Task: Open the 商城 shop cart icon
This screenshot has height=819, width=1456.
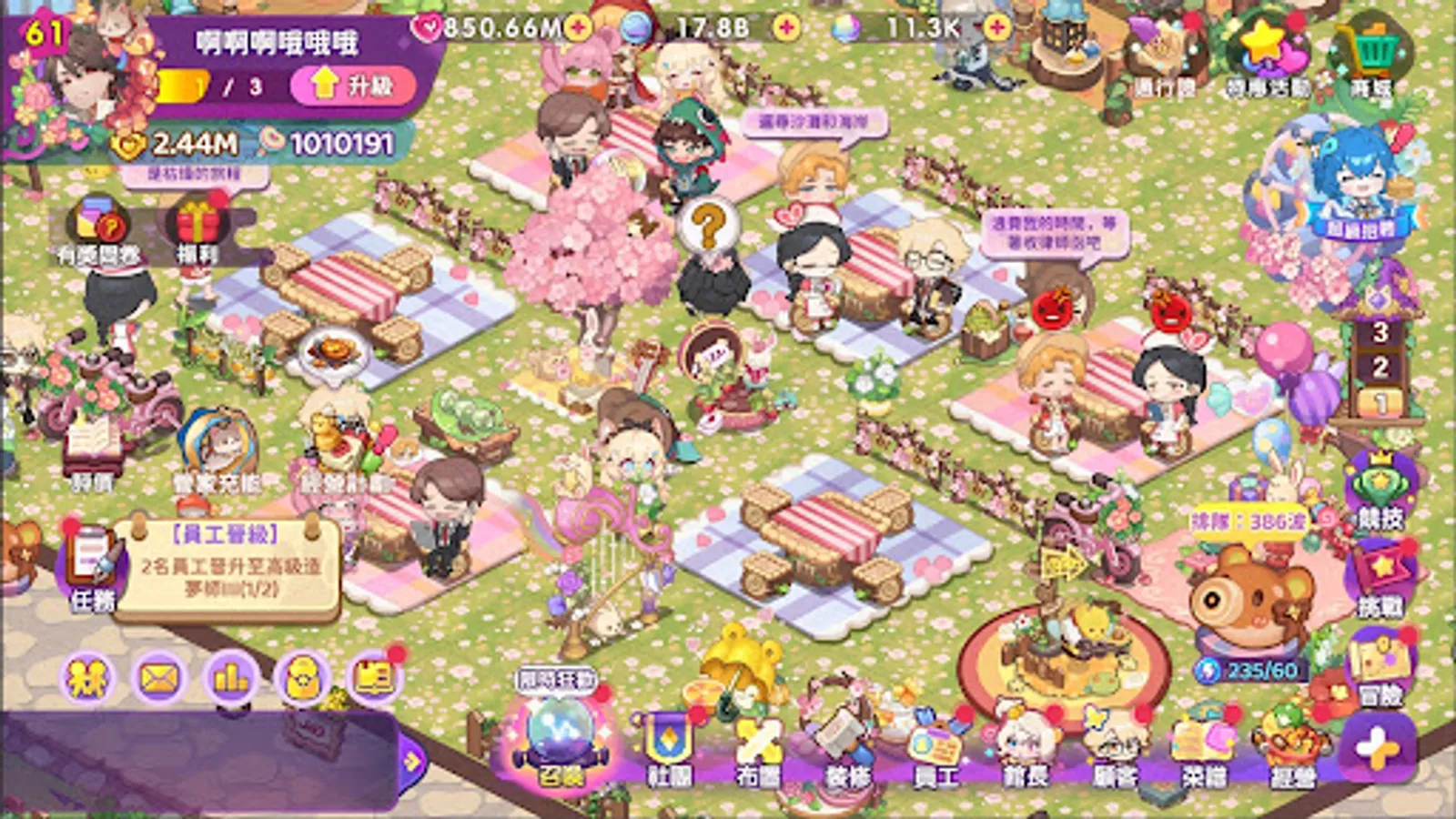Action: point(1376,45)
